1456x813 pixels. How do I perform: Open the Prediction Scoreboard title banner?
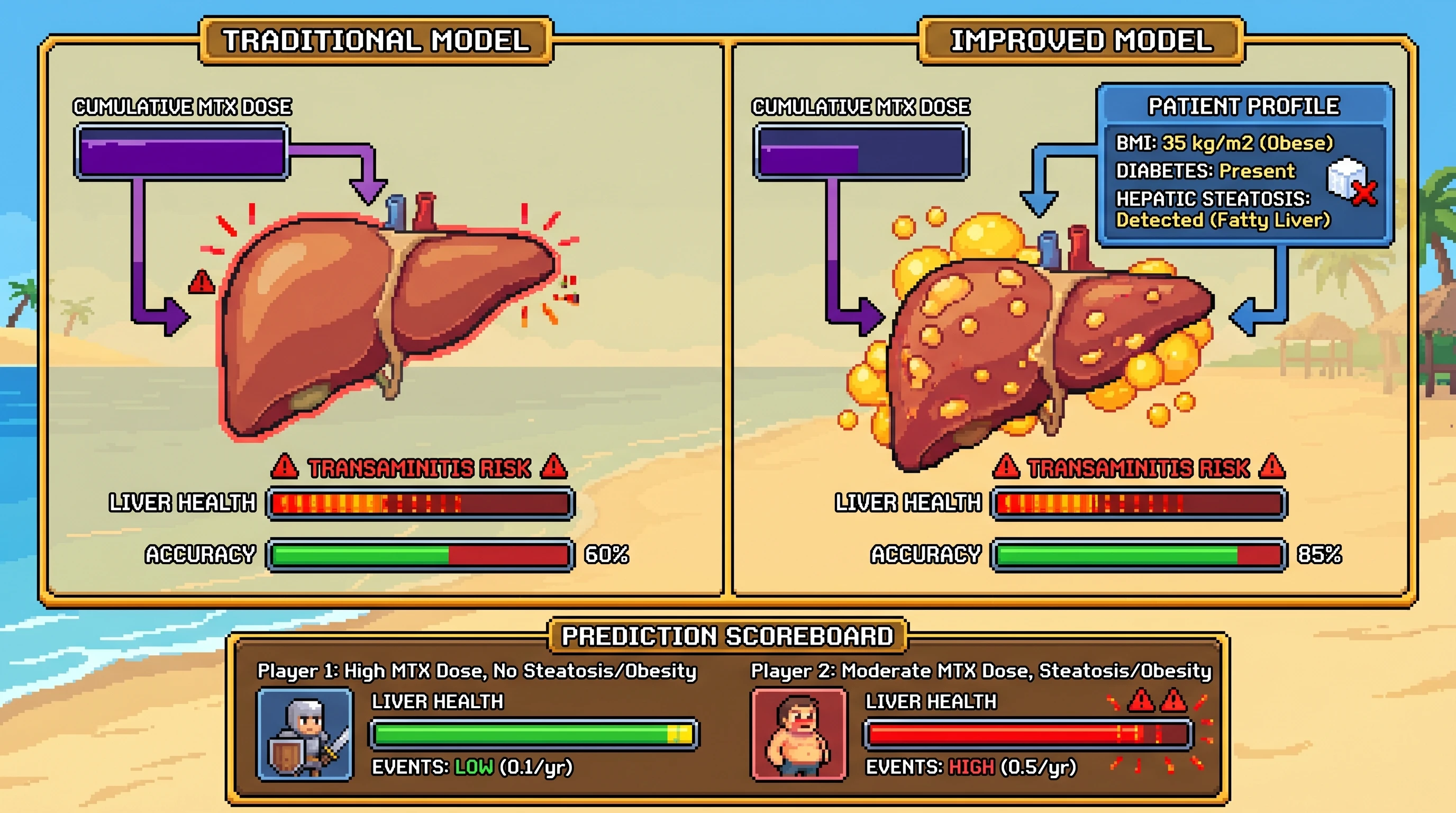(727, 636)
